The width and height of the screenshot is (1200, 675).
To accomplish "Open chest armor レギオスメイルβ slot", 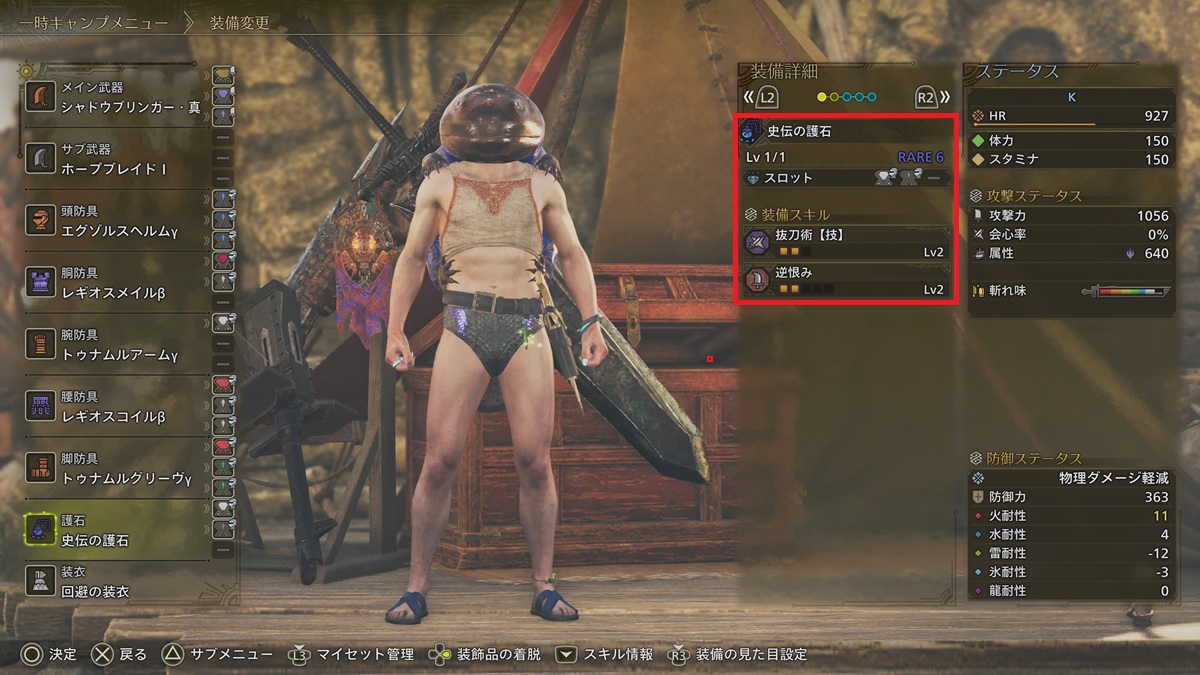I will coord(115,283).
